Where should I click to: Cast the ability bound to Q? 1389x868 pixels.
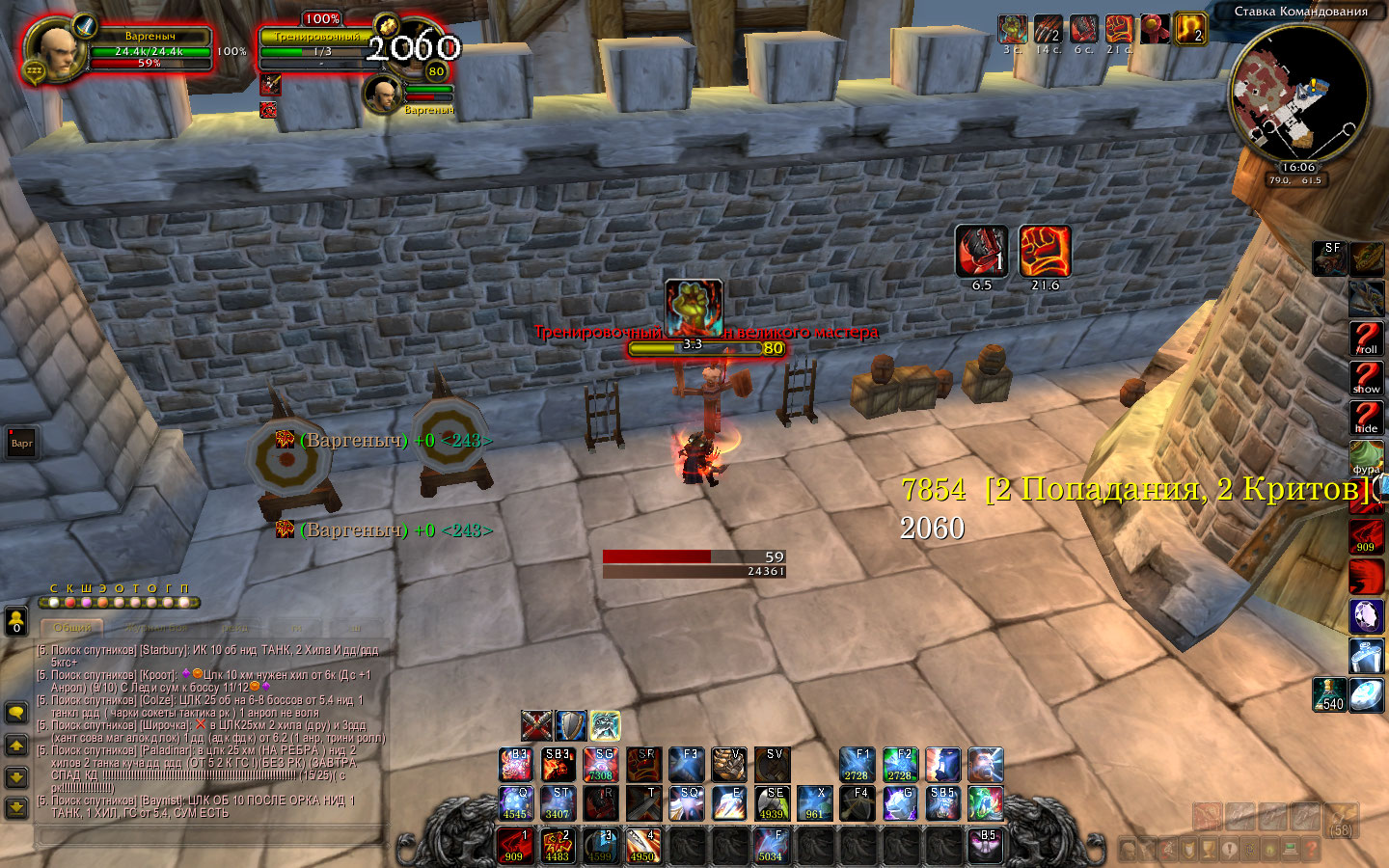515,803
